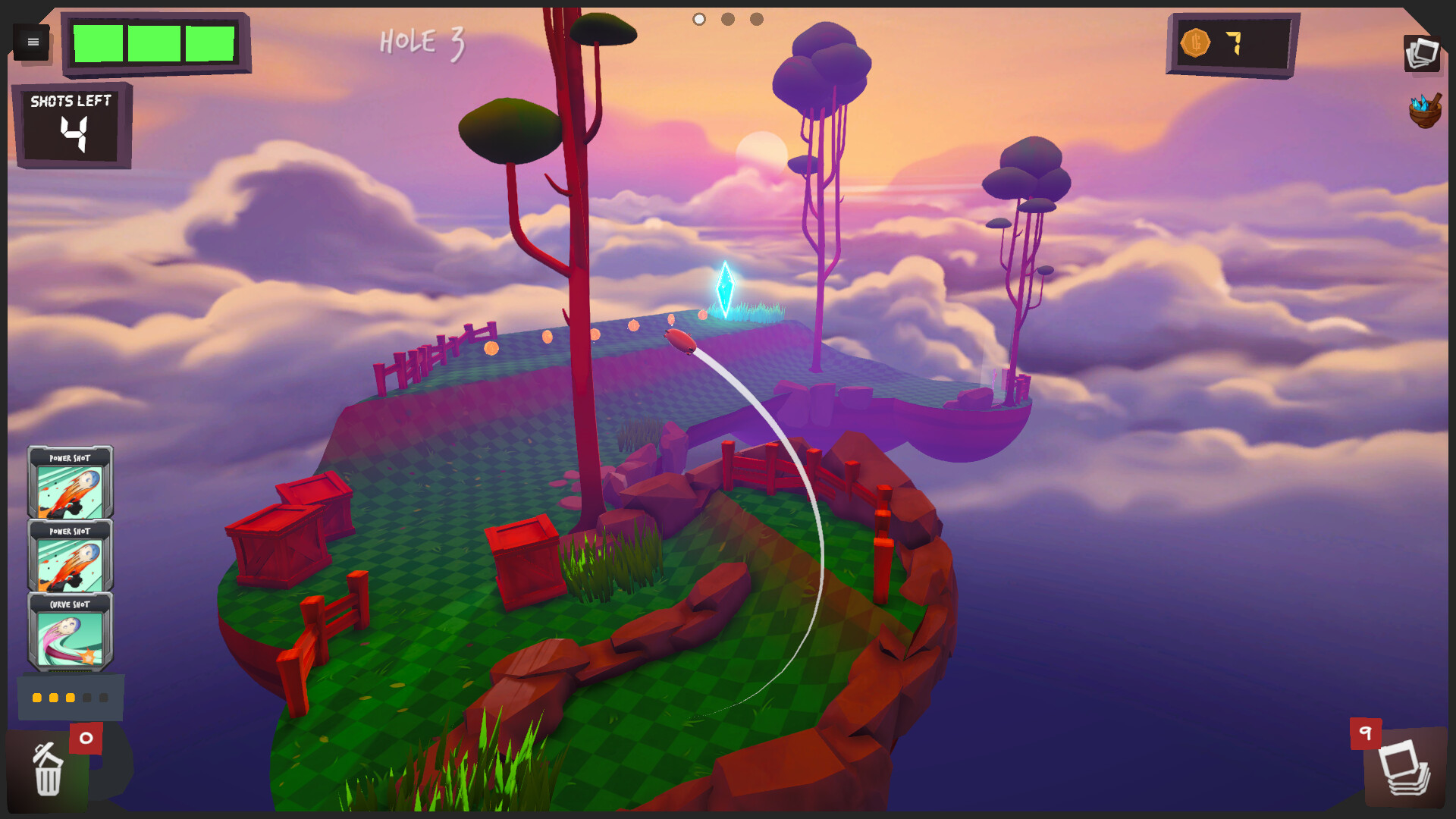
Task: Click the green three-segment power meter
Action: (x=155, y=44)
